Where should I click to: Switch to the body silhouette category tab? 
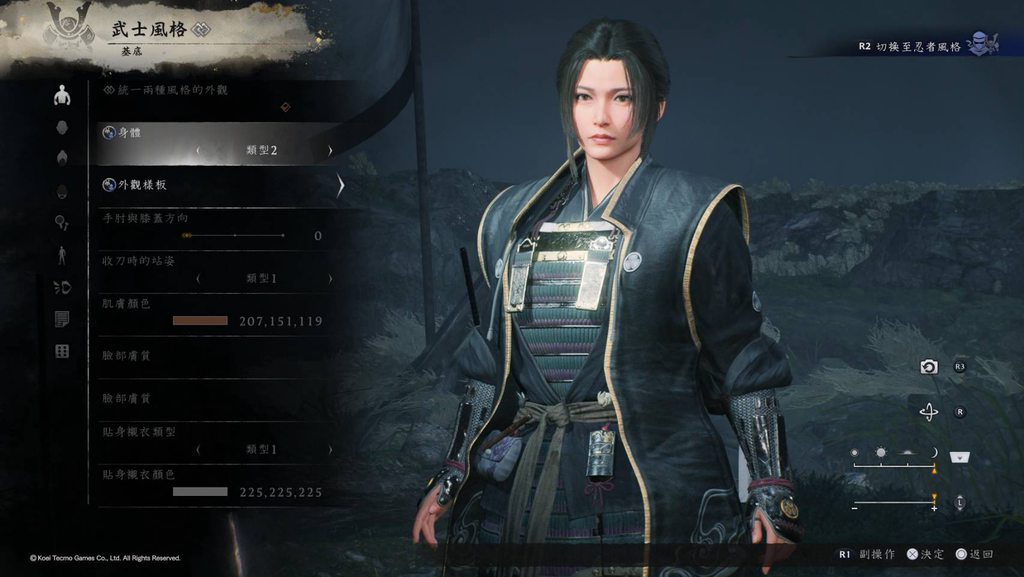click(62, 96)
